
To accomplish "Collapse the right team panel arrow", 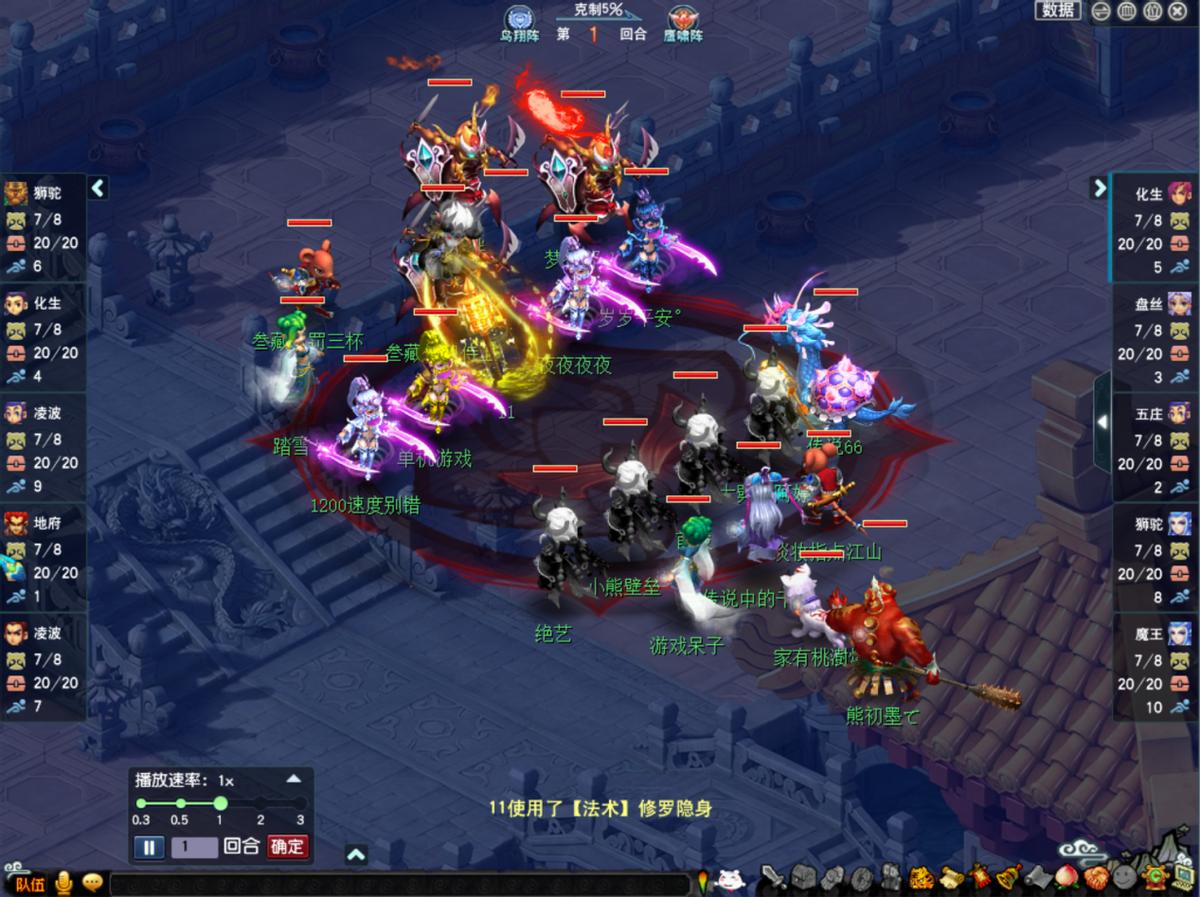I will tap(1099, 188).
